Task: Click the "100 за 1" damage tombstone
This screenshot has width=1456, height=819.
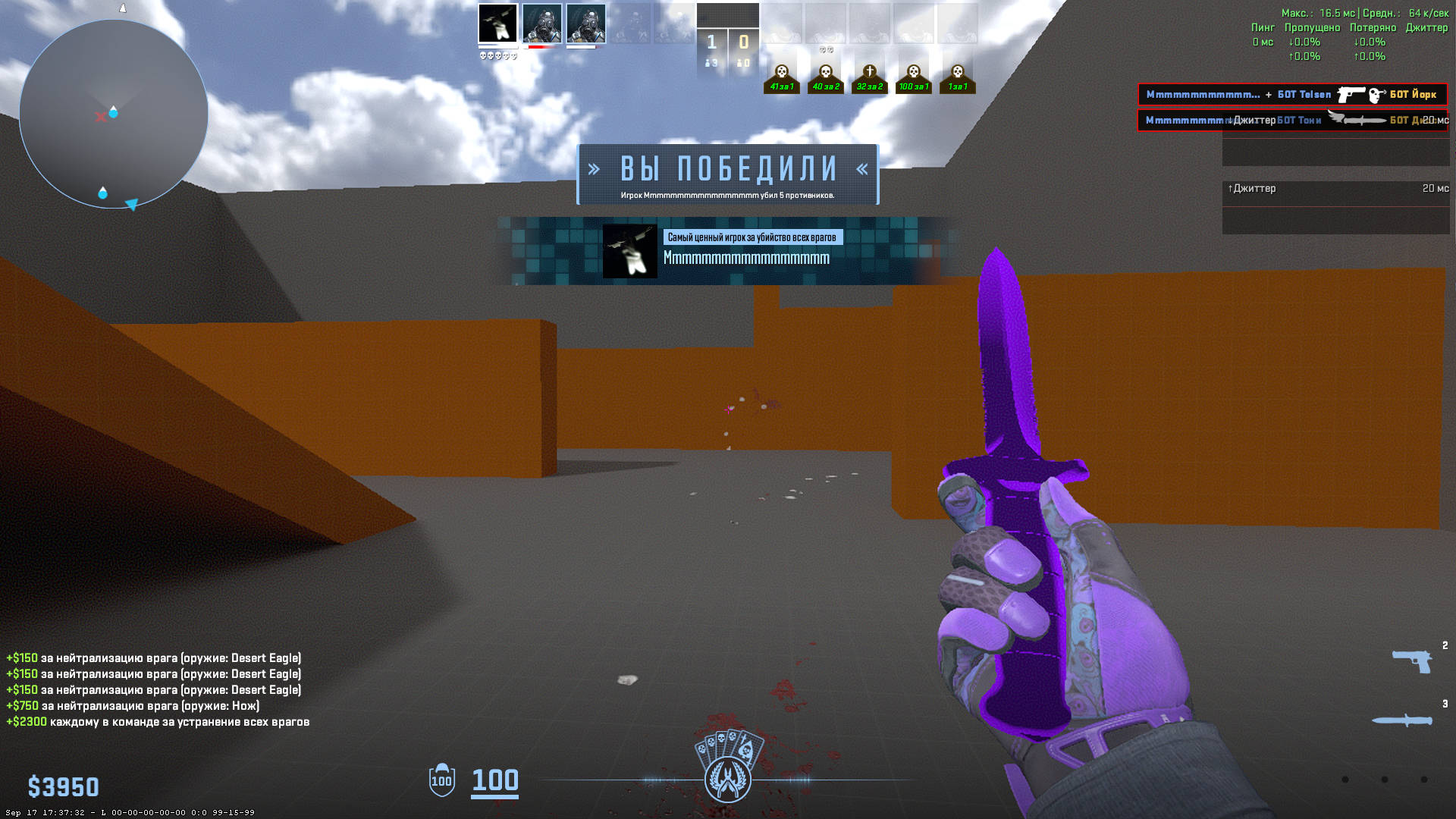Action: tap(914, 78)
